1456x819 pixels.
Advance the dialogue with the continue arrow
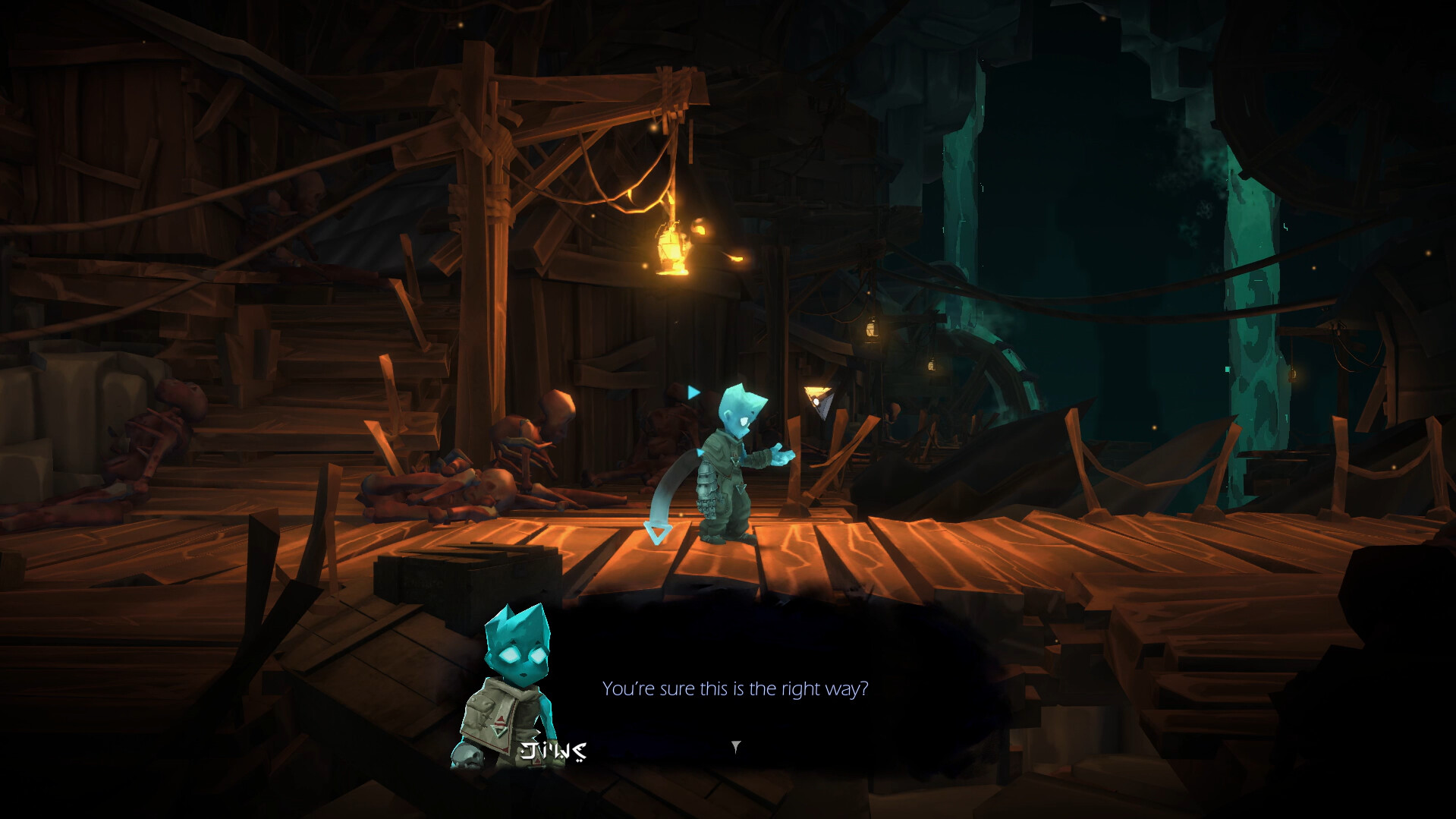[x=735, y=747]
